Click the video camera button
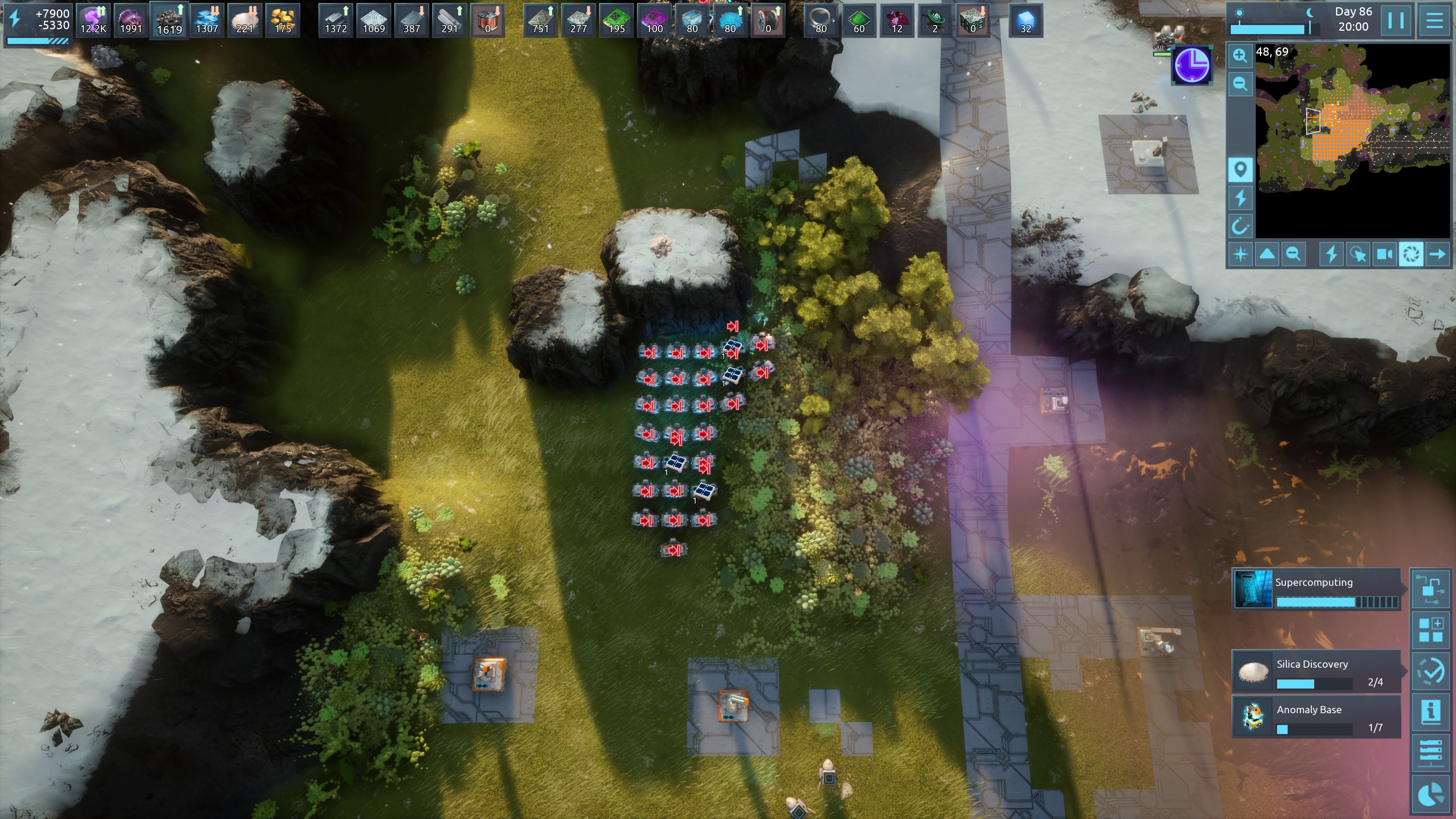 [x=1384, y=254]
